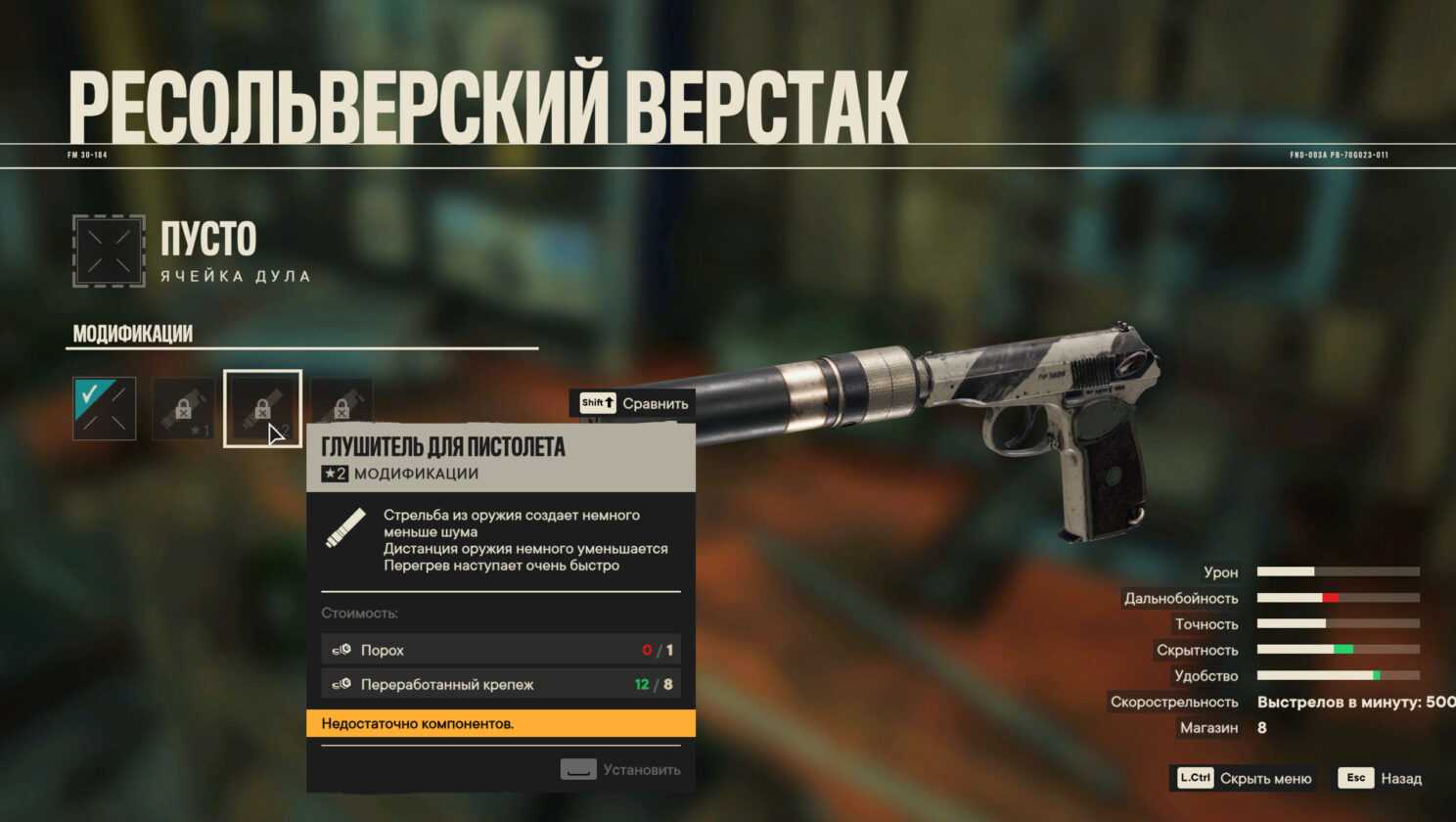
Task: Select the checkmarked empty modification slot
Action: point(105,408)
